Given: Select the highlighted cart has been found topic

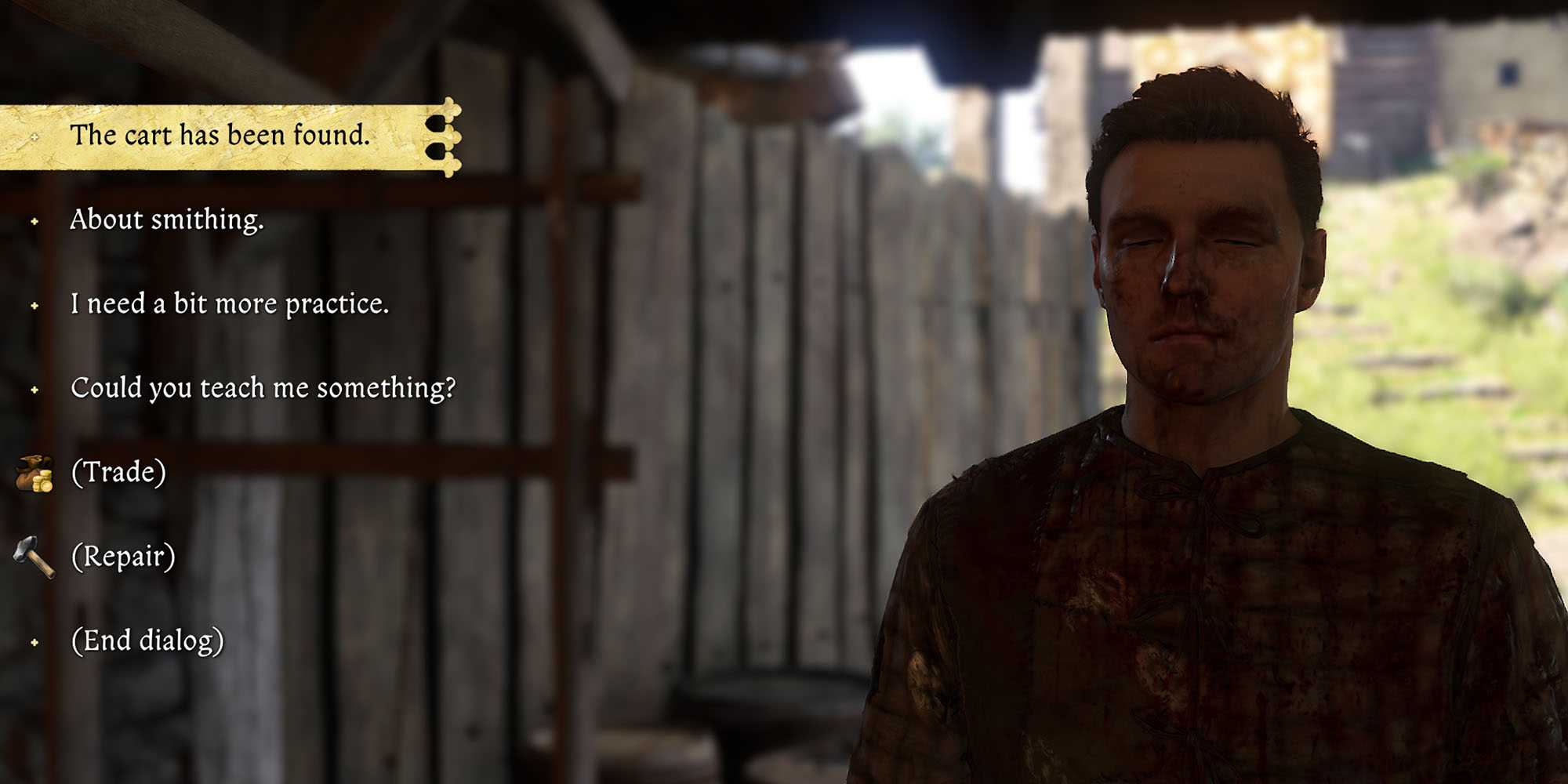Looking at the screenshot, I should point(220,135).
